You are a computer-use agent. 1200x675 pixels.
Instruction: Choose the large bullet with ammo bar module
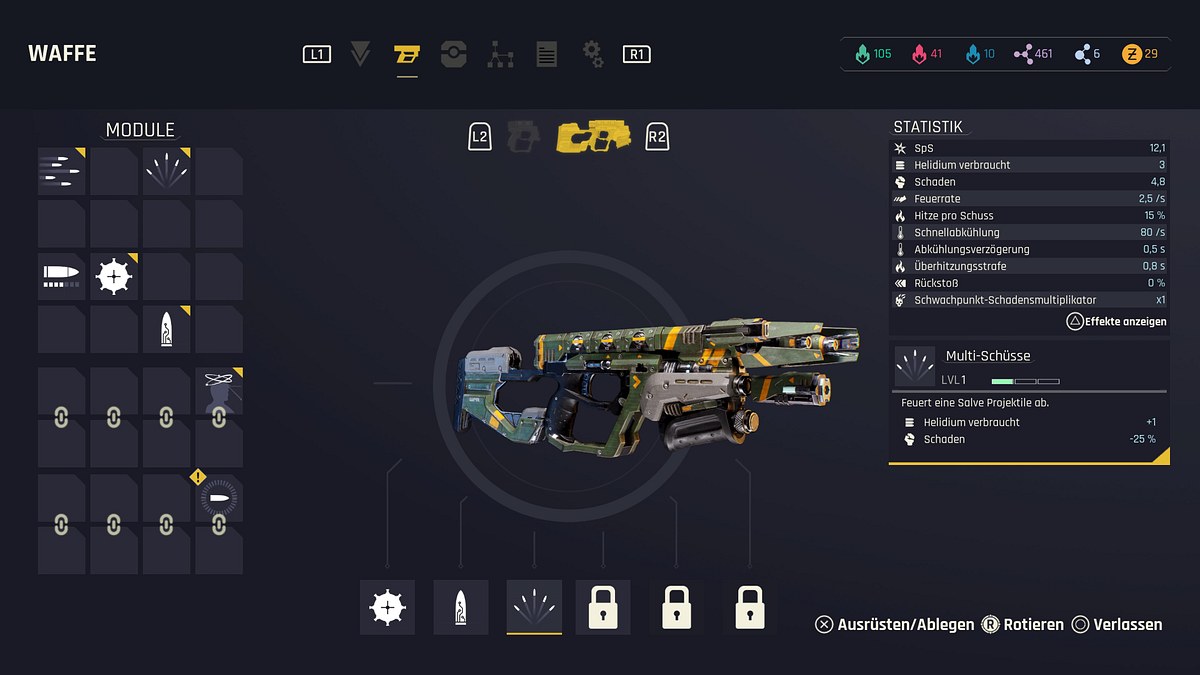pos(61,276)
